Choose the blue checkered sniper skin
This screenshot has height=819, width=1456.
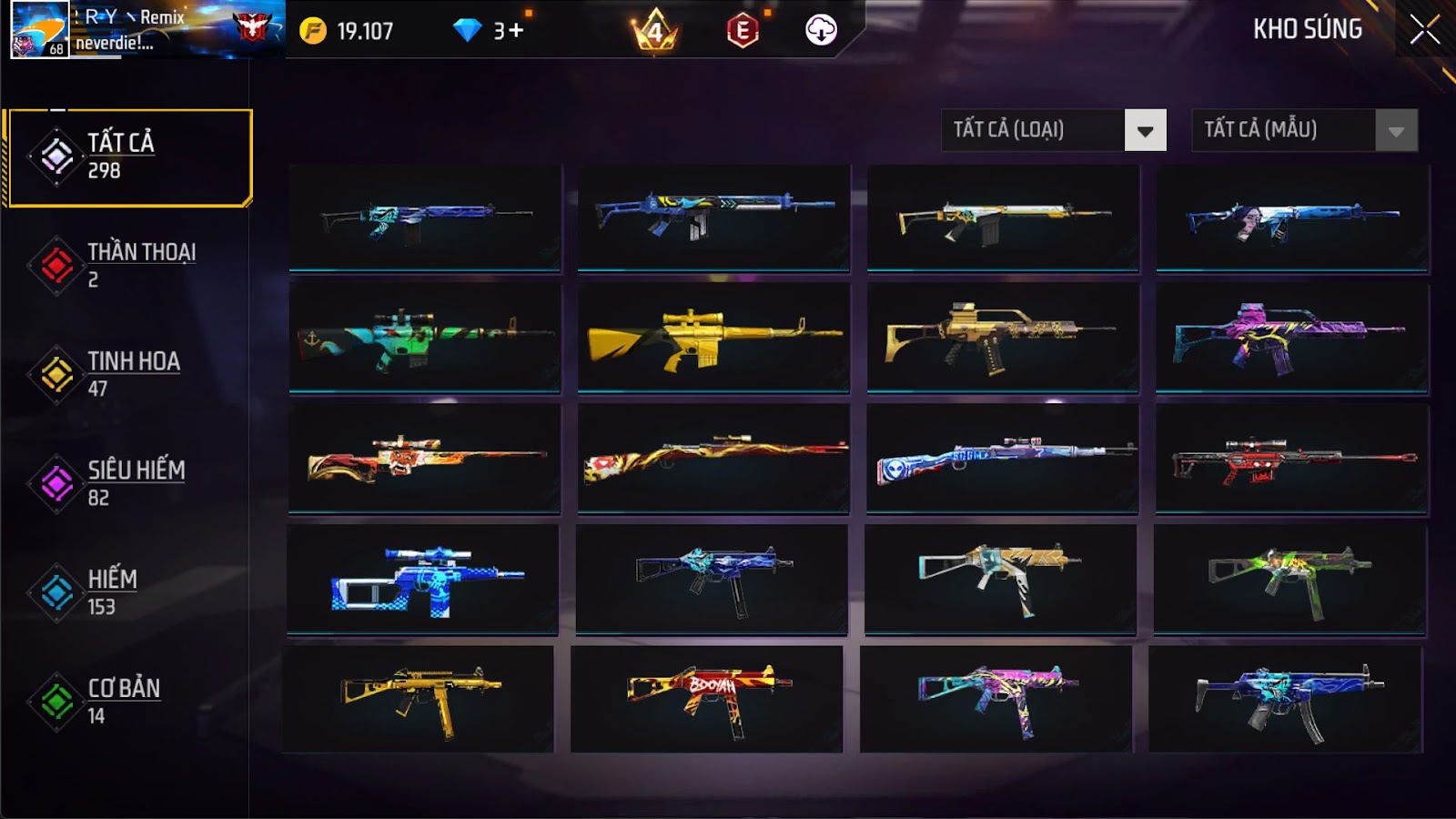click(x=423, y=579)
